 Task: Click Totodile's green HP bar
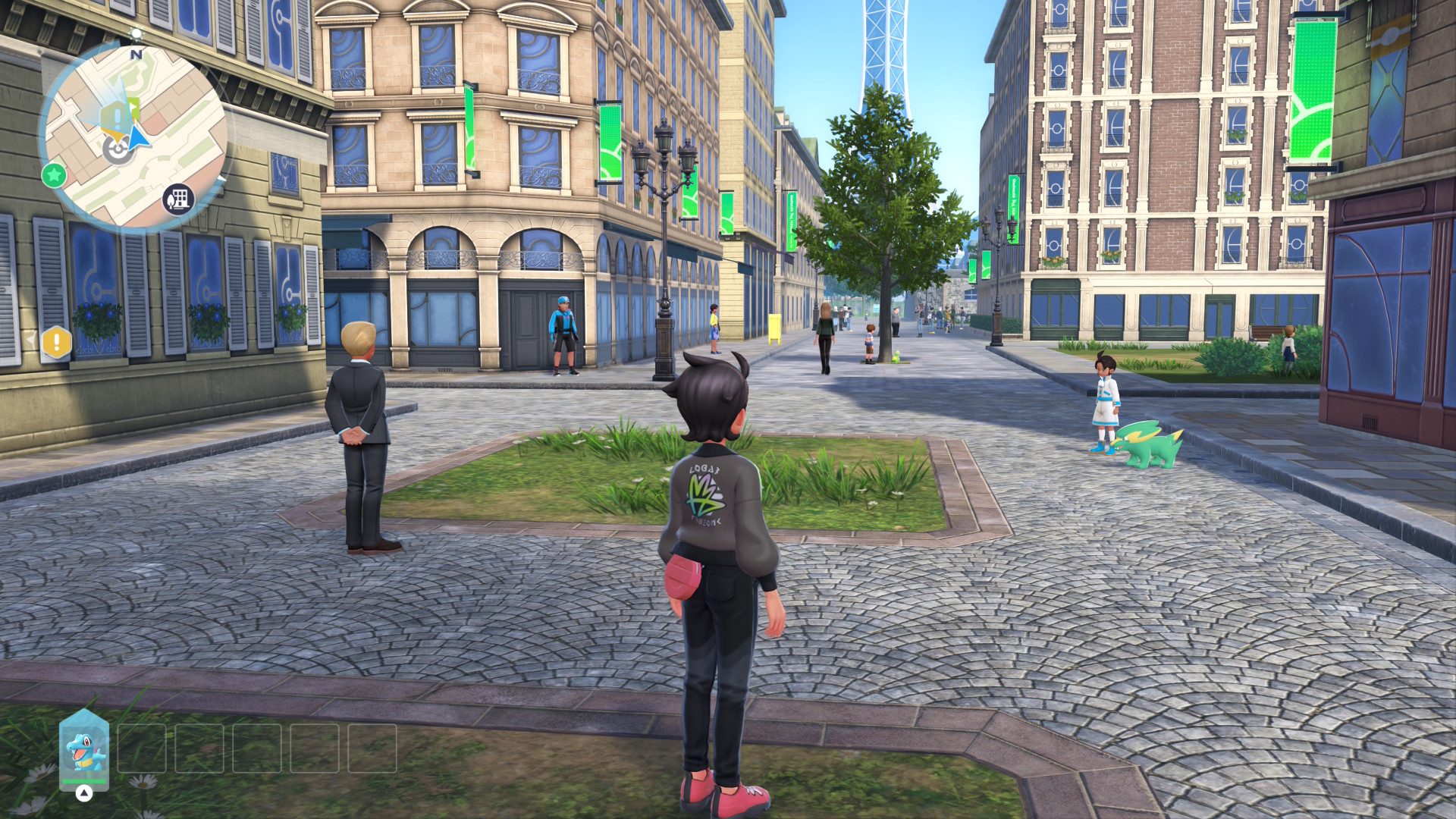coord(83,780)
